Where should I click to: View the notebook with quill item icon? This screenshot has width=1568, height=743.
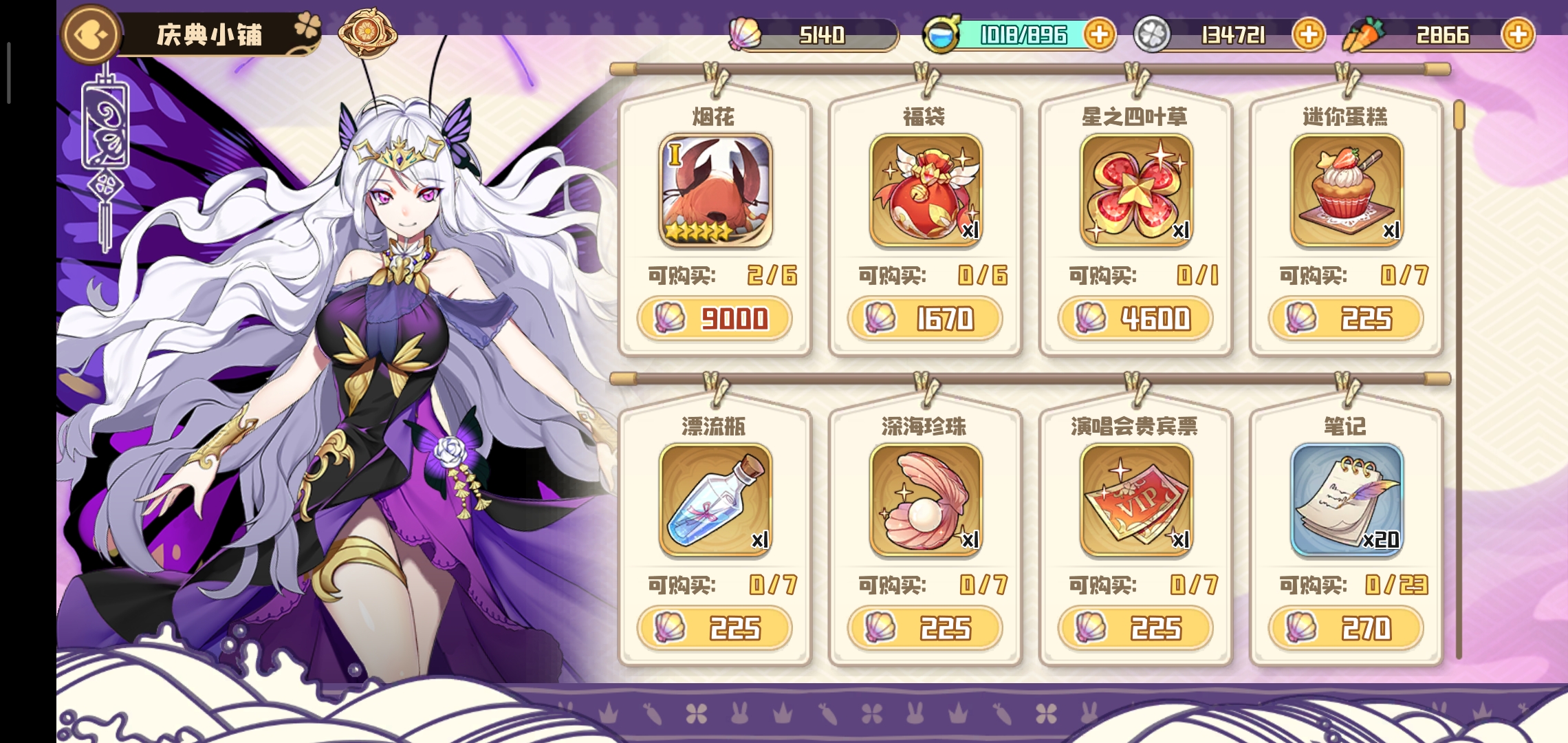pyautogui.click(x=1347, y=500)
